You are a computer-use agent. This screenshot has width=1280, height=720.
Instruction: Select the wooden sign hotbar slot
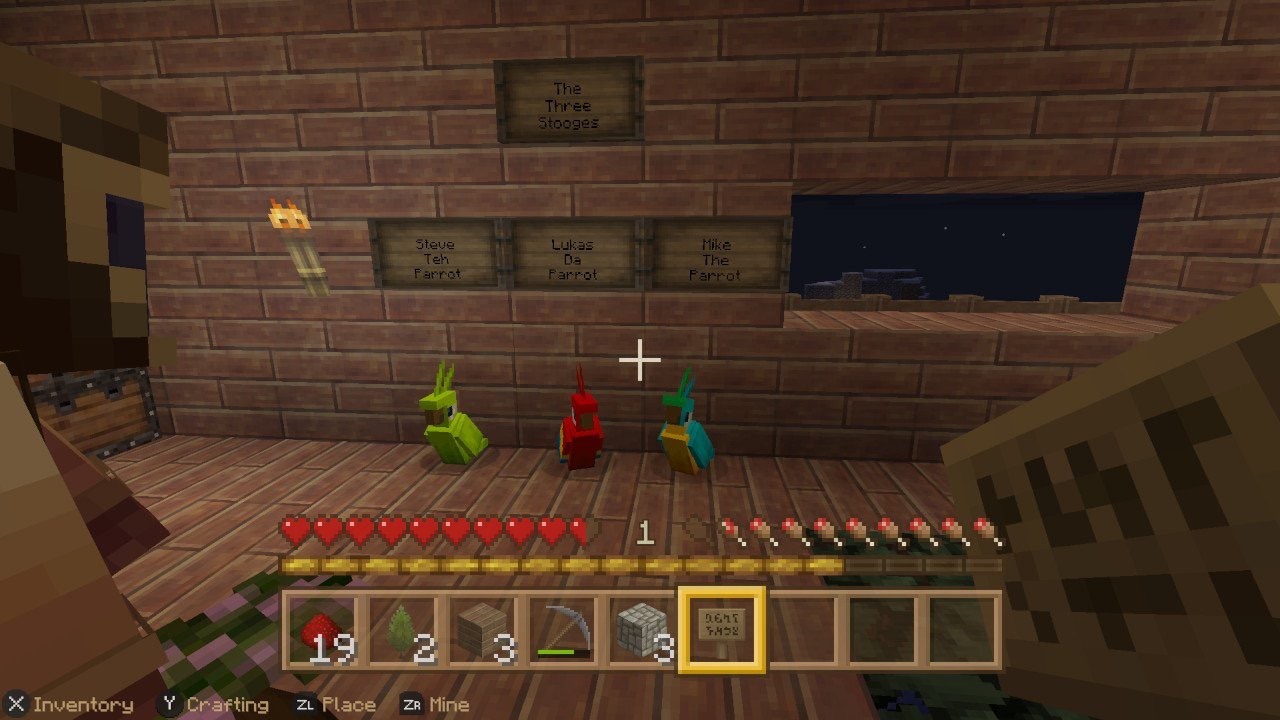[x=722, y=630]
